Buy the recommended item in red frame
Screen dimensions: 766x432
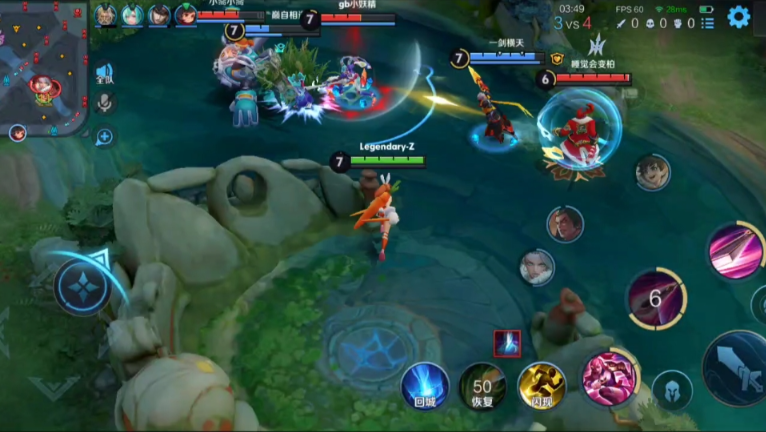507,343
